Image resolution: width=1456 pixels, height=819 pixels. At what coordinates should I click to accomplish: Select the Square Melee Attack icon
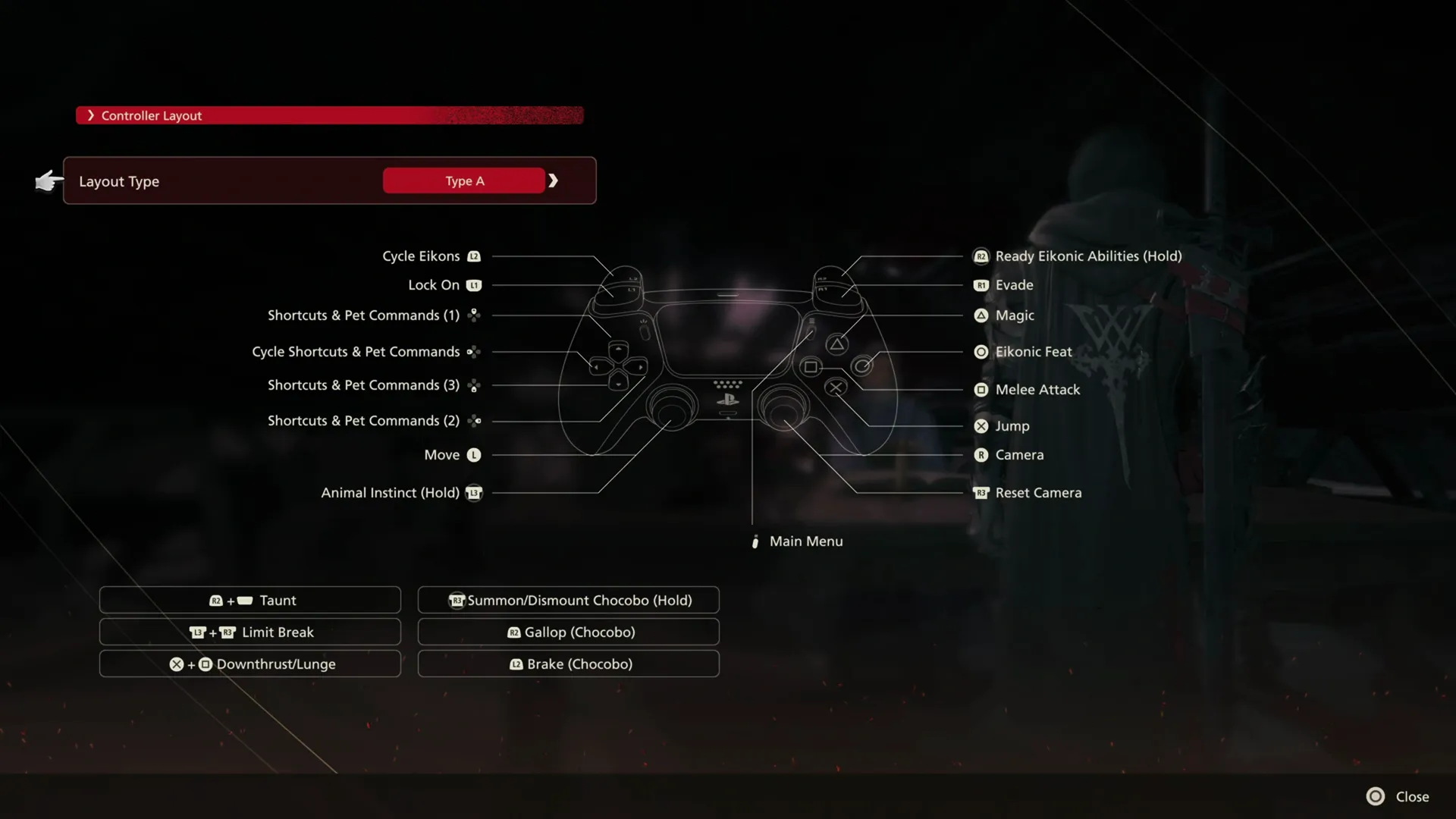coord(981,389)
